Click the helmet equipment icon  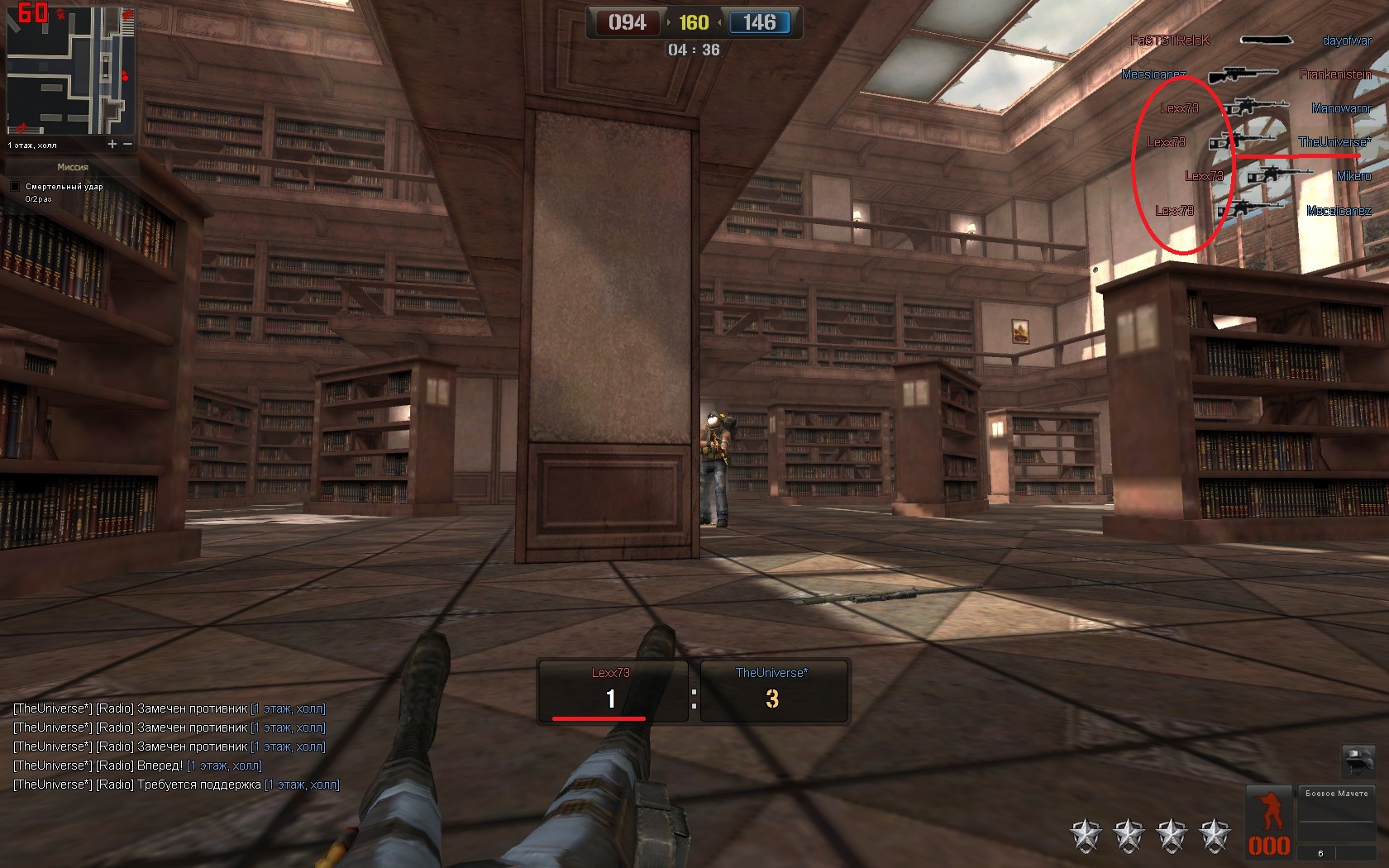click(x=1358, y=759)
